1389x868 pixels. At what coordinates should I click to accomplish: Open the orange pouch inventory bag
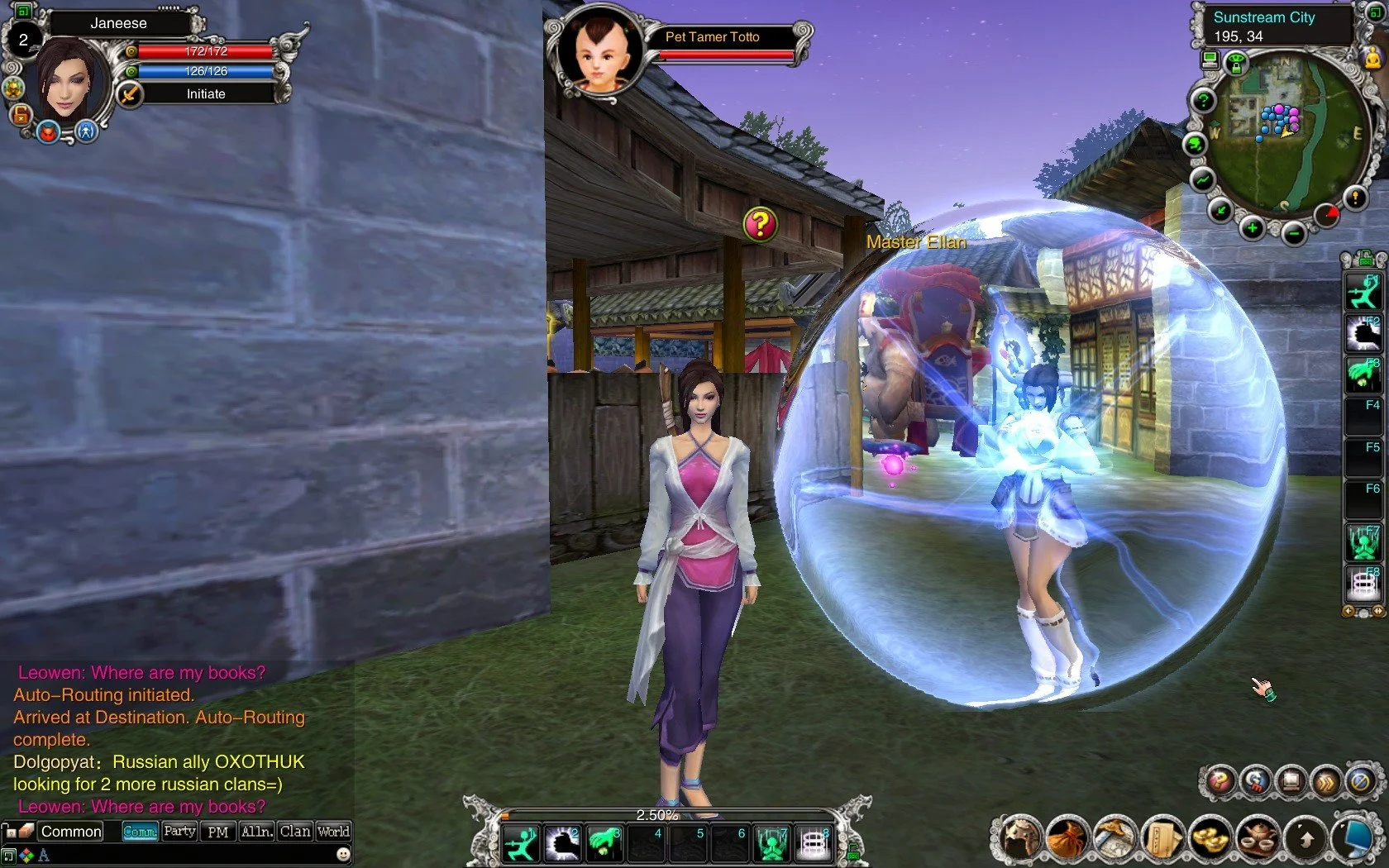pos(1067,838)
